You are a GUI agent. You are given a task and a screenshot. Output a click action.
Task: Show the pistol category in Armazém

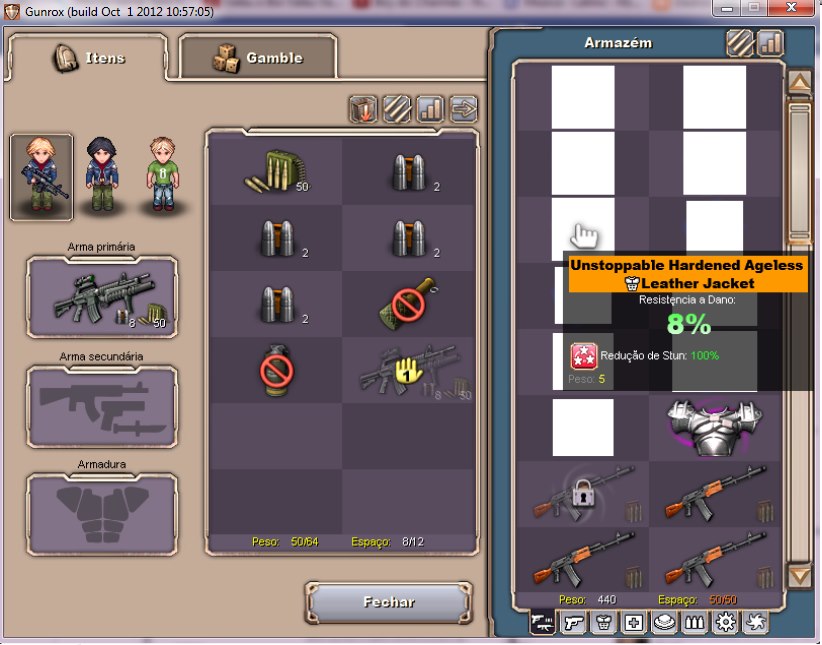click(573, 622)
